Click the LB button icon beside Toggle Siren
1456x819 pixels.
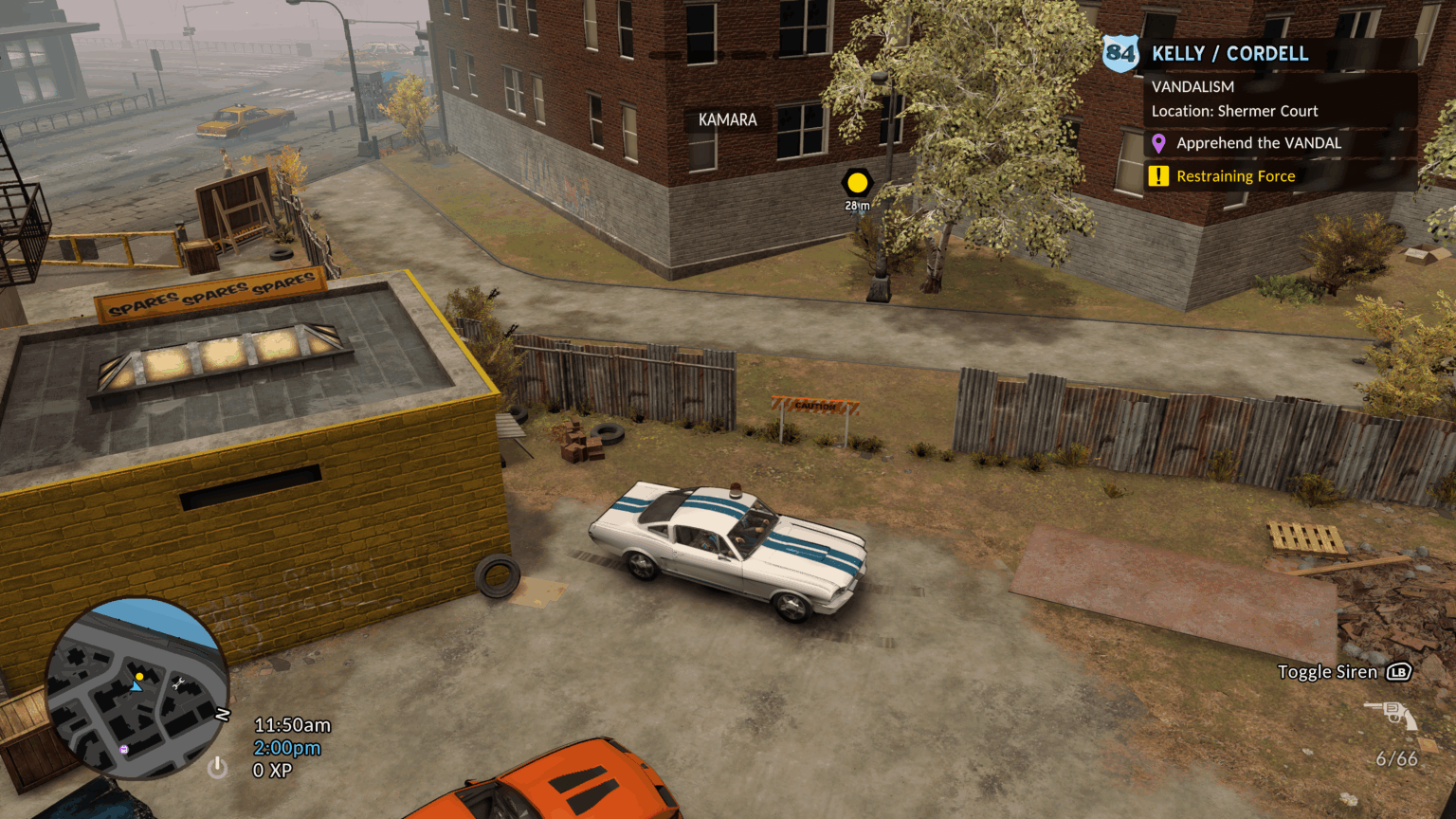[1398, 671]
